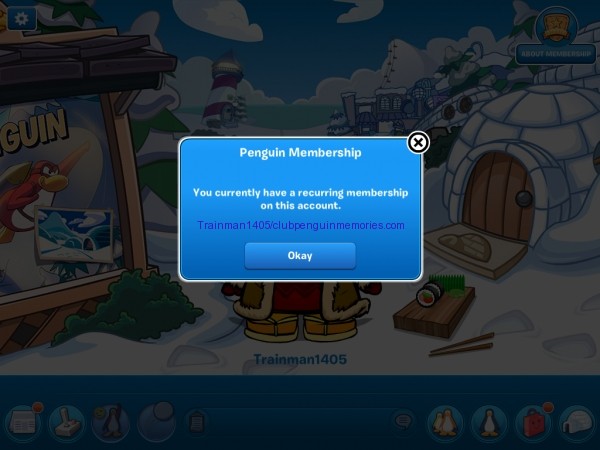This screenshot has width=600, height=450.
Task: Open the gear settings menu
Action: [21, 17]
